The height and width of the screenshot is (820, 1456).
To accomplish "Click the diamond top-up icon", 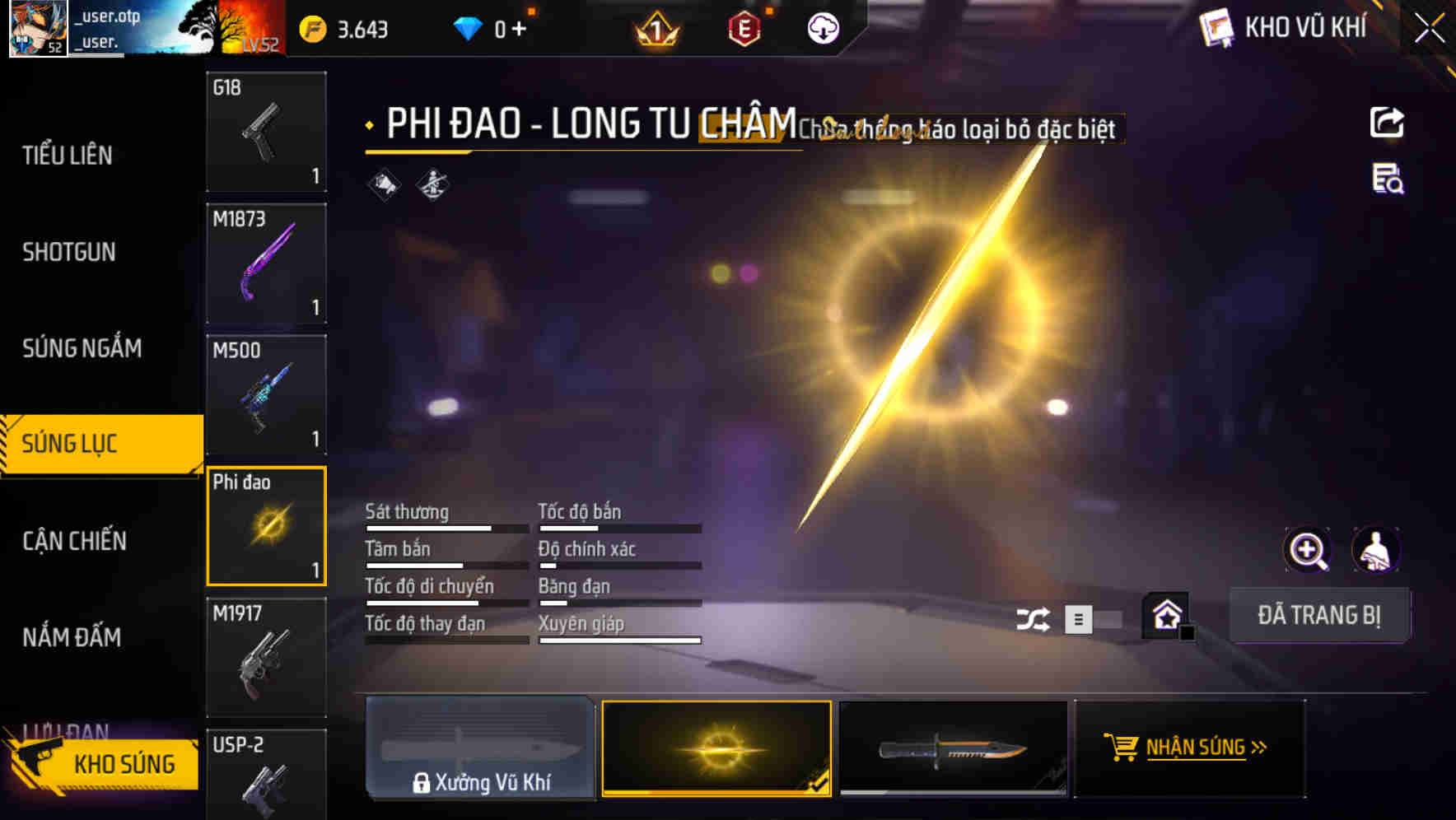I will coord(468,29).
